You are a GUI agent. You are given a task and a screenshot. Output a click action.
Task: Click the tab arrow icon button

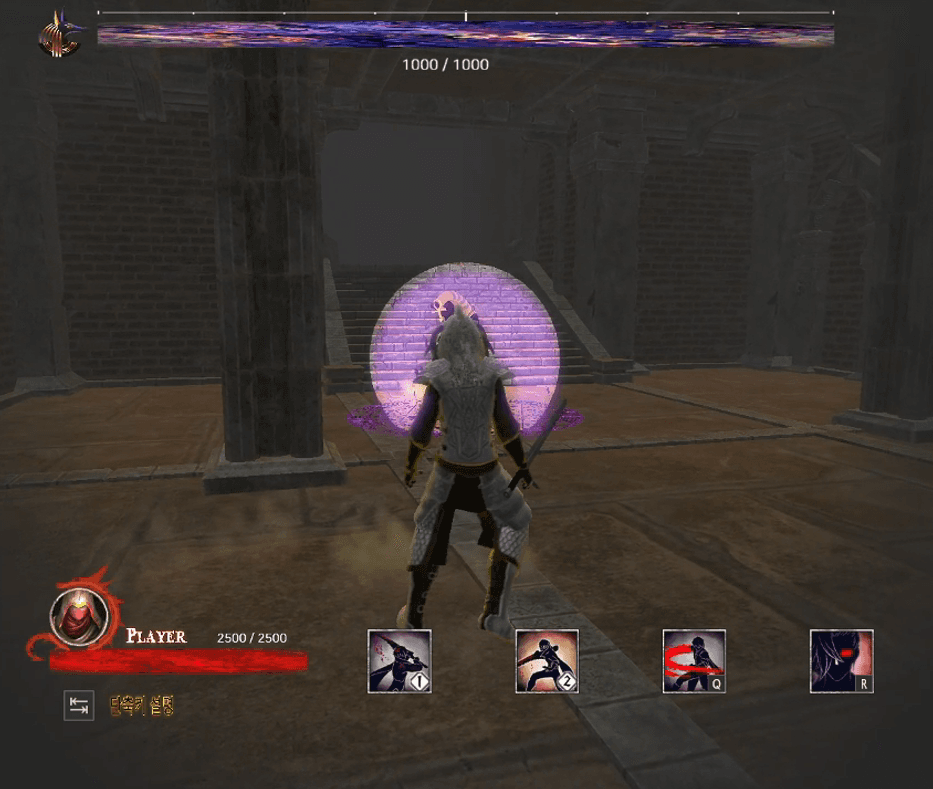click(x=79, y=706)
